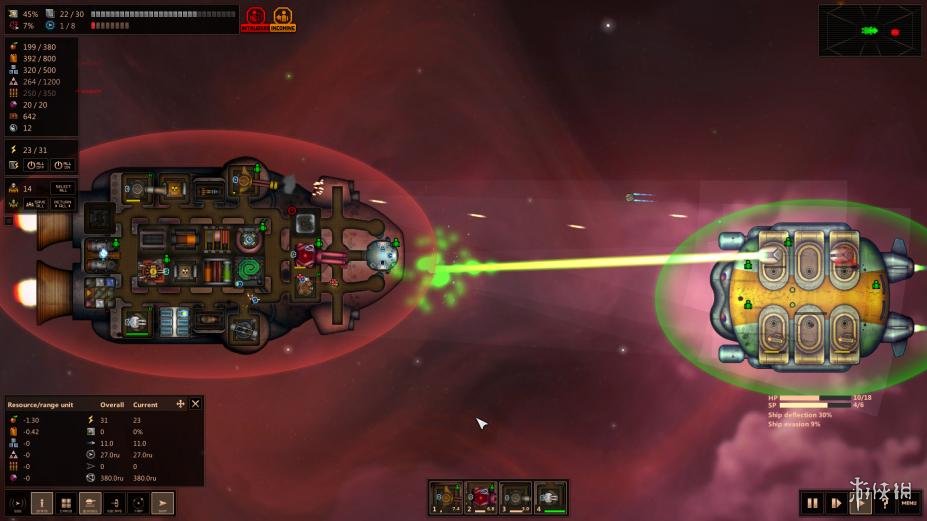Select all crew with Select All

(x=63, y=188)
